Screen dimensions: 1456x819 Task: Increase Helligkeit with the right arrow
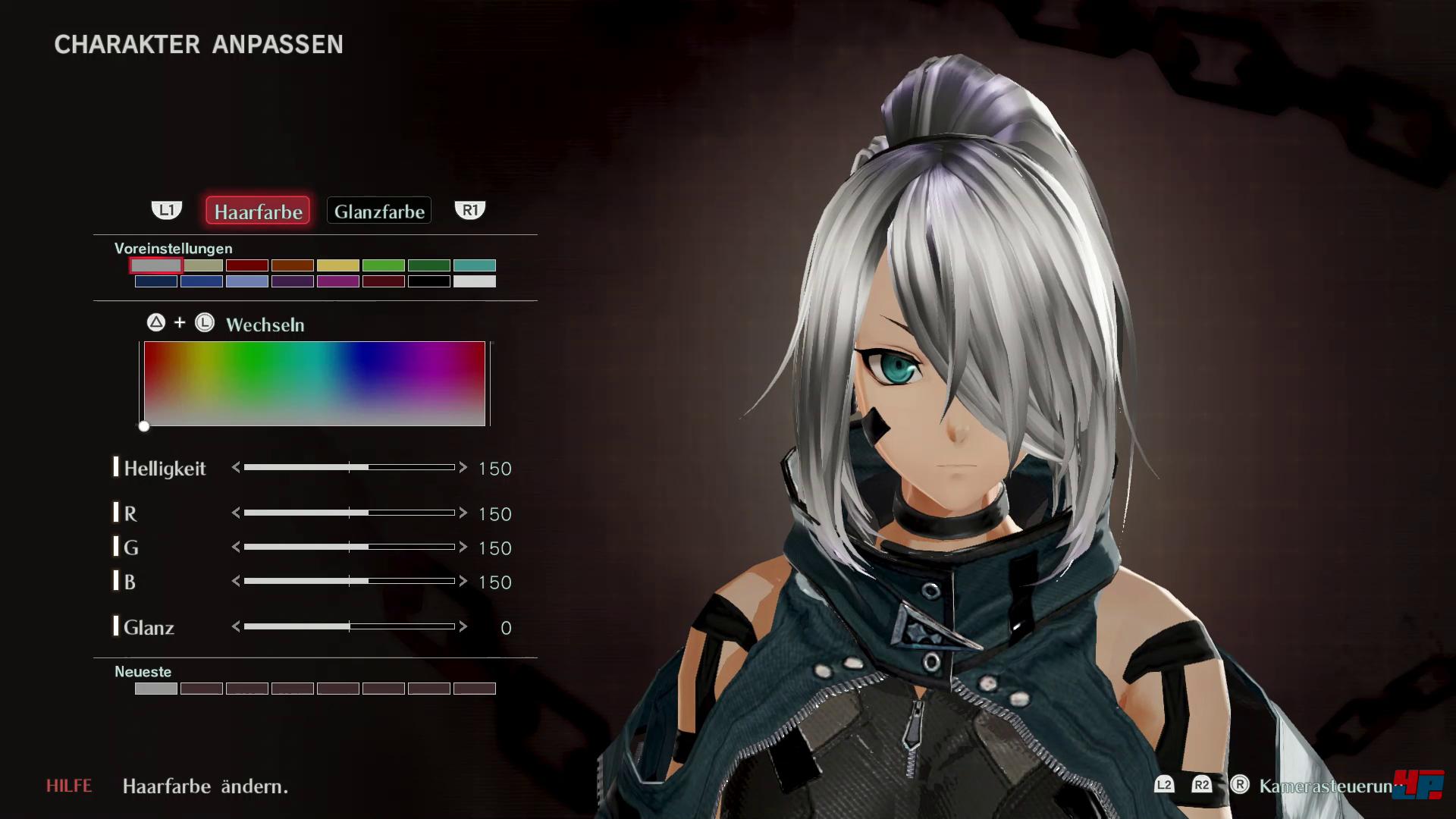pyautogui.click(x=463, y=468)
